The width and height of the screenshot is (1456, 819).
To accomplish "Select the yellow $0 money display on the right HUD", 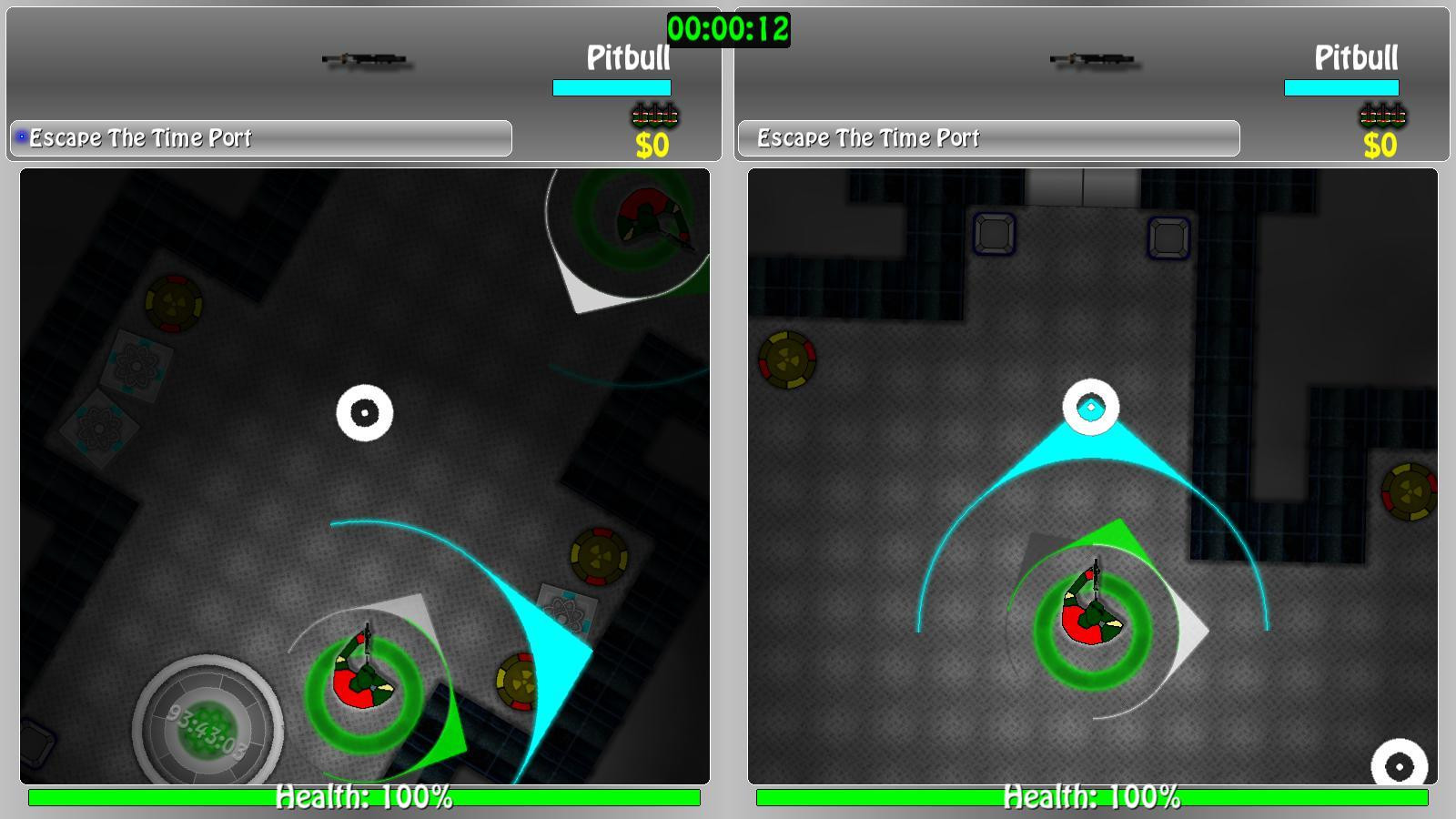I will (1381, 144).
